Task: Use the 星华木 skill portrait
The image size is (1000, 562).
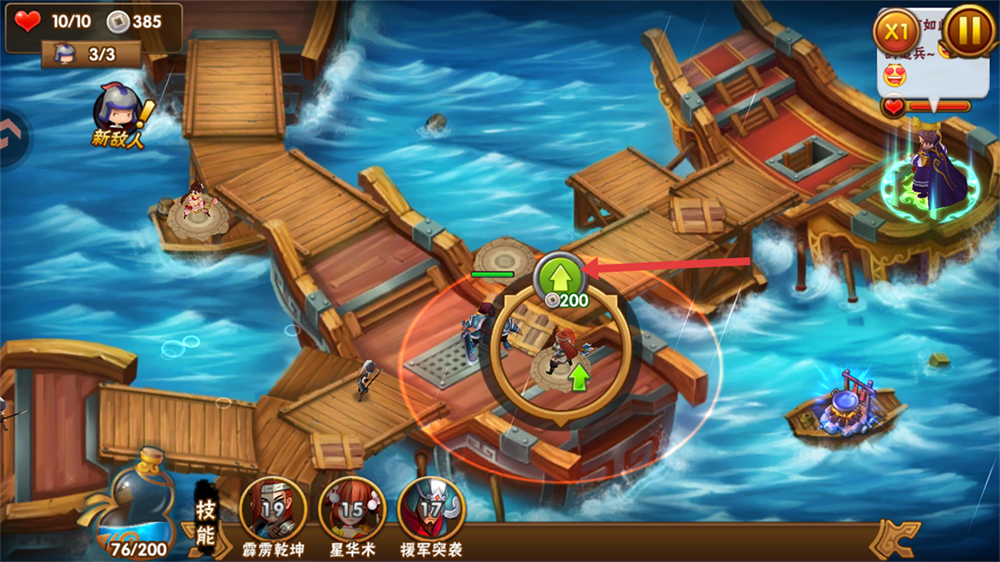Action: point(352,508)
